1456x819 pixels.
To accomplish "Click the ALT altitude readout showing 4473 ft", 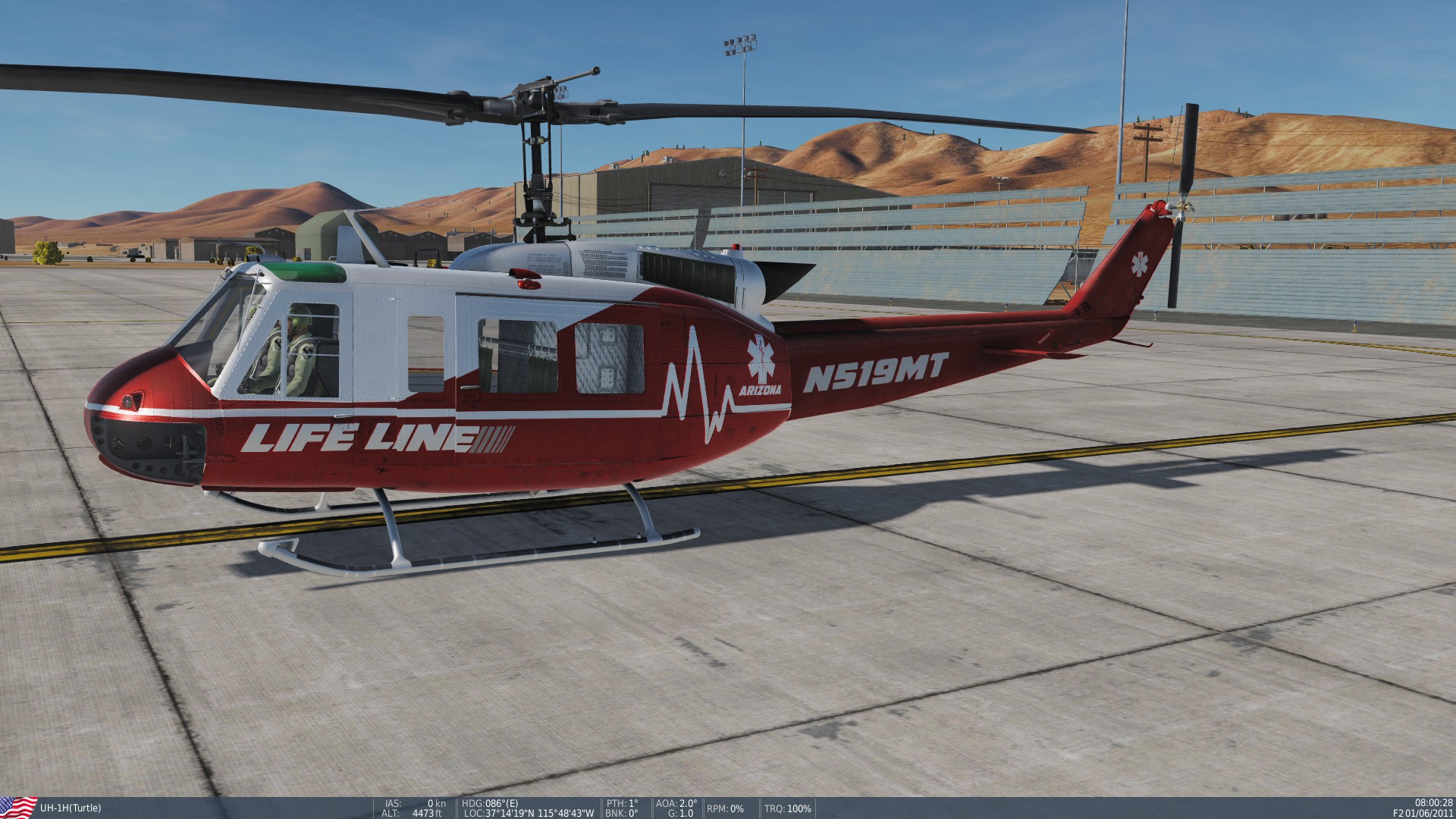I will (x=413, y=812).
